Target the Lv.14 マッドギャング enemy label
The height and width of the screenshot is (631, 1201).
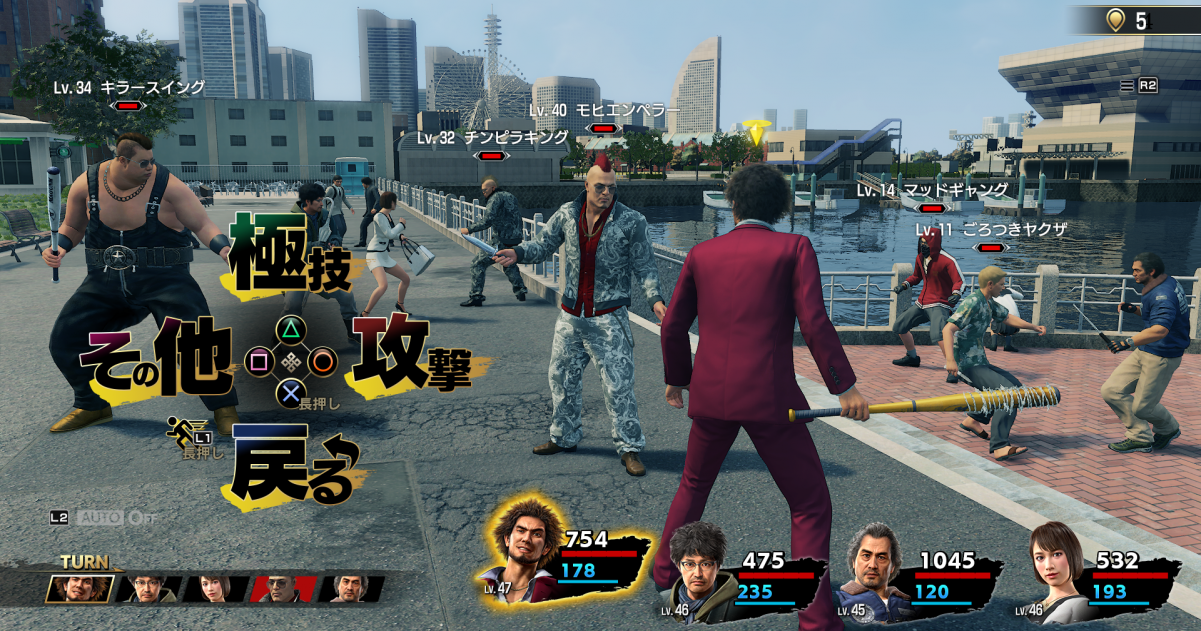point(932,190)
